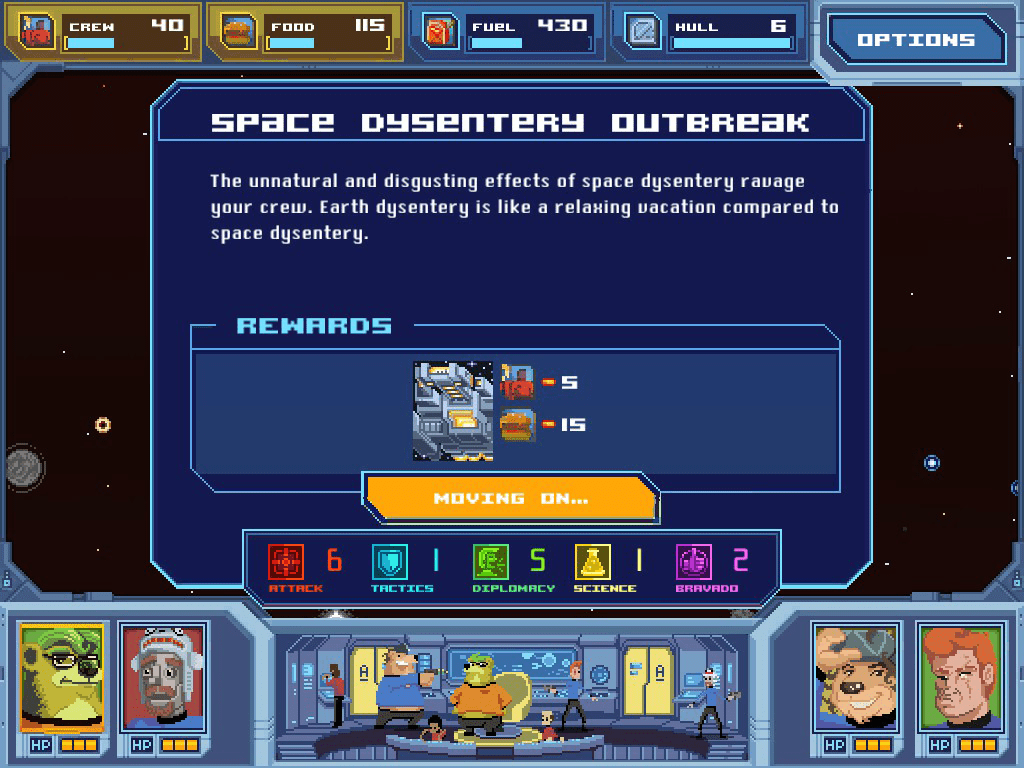Select the yellow Science flask icon
Image resolution: width=1024 pixels, height=768 pixels.
coord(592,562)
